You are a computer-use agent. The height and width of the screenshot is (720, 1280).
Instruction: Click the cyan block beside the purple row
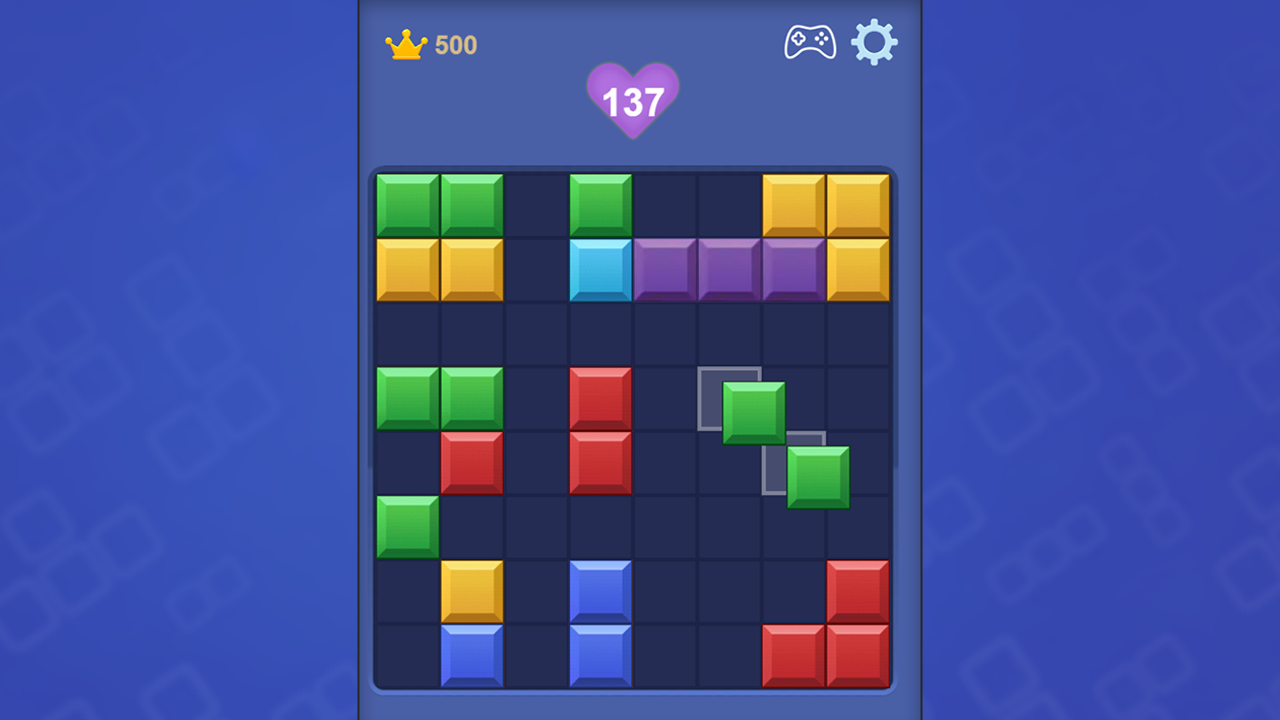[600, 268]
